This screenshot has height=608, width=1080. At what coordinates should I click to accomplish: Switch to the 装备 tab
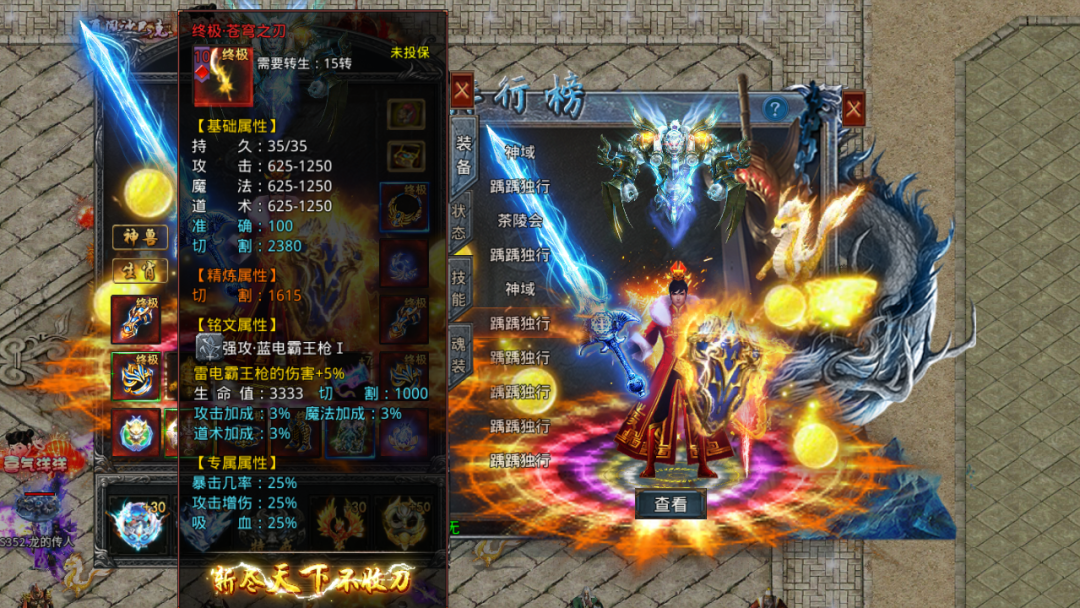point(463,154)
